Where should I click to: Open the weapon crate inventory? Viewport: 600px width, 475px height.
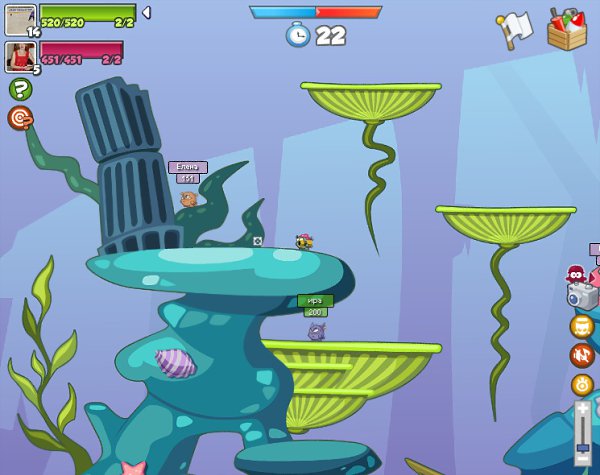click(567, 29)
